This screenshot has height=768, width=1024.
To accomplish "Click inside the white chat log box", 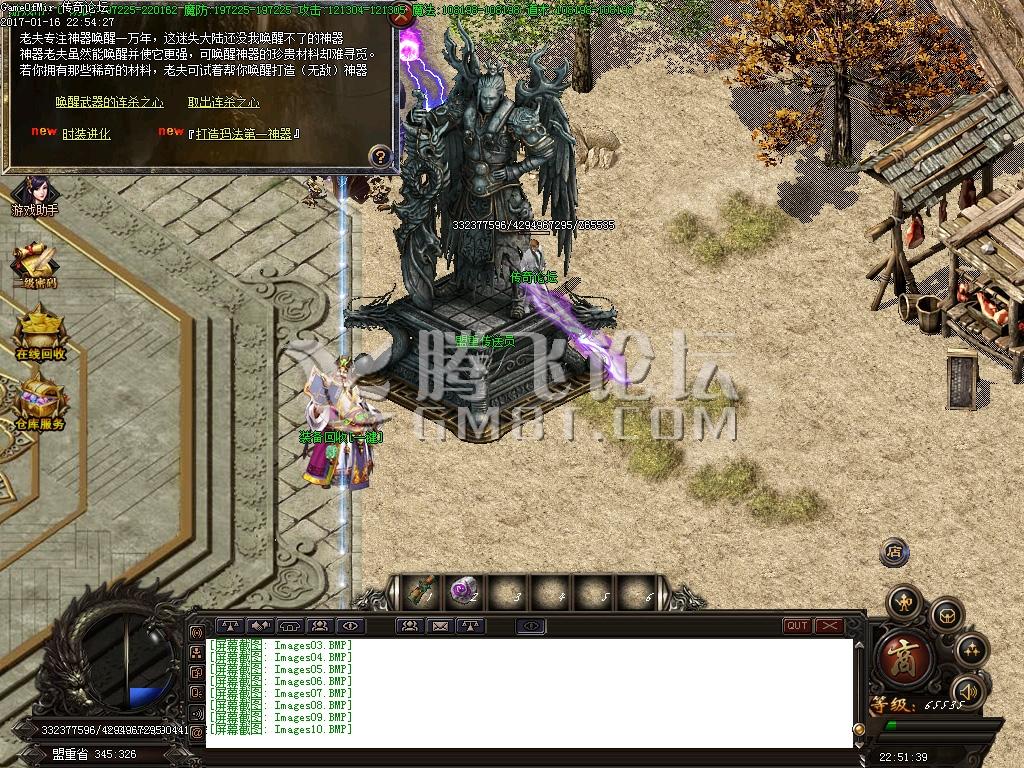I will tap(530, 692).
